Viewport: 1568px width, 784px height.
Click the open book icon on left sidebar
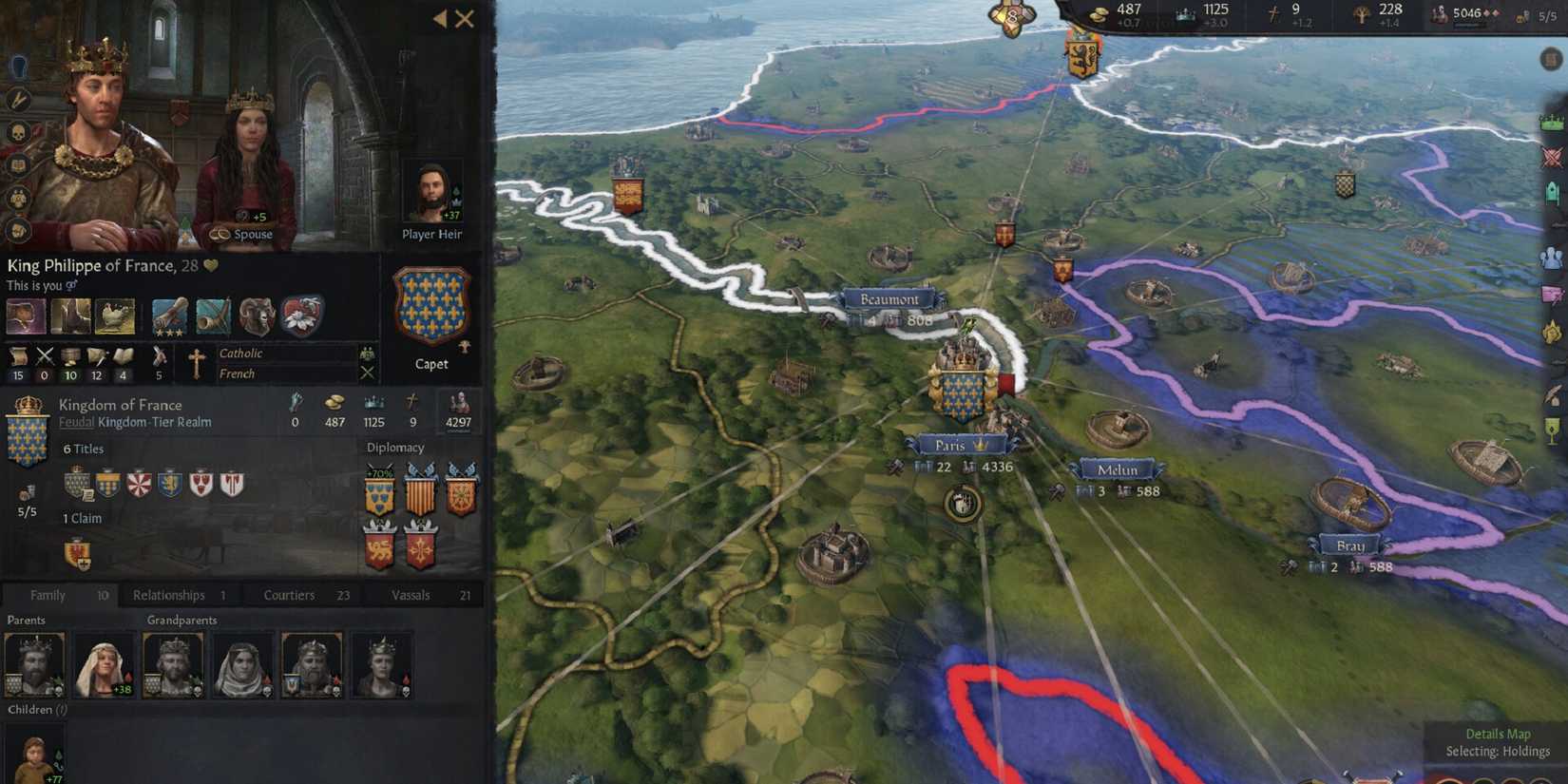(16, 164)
